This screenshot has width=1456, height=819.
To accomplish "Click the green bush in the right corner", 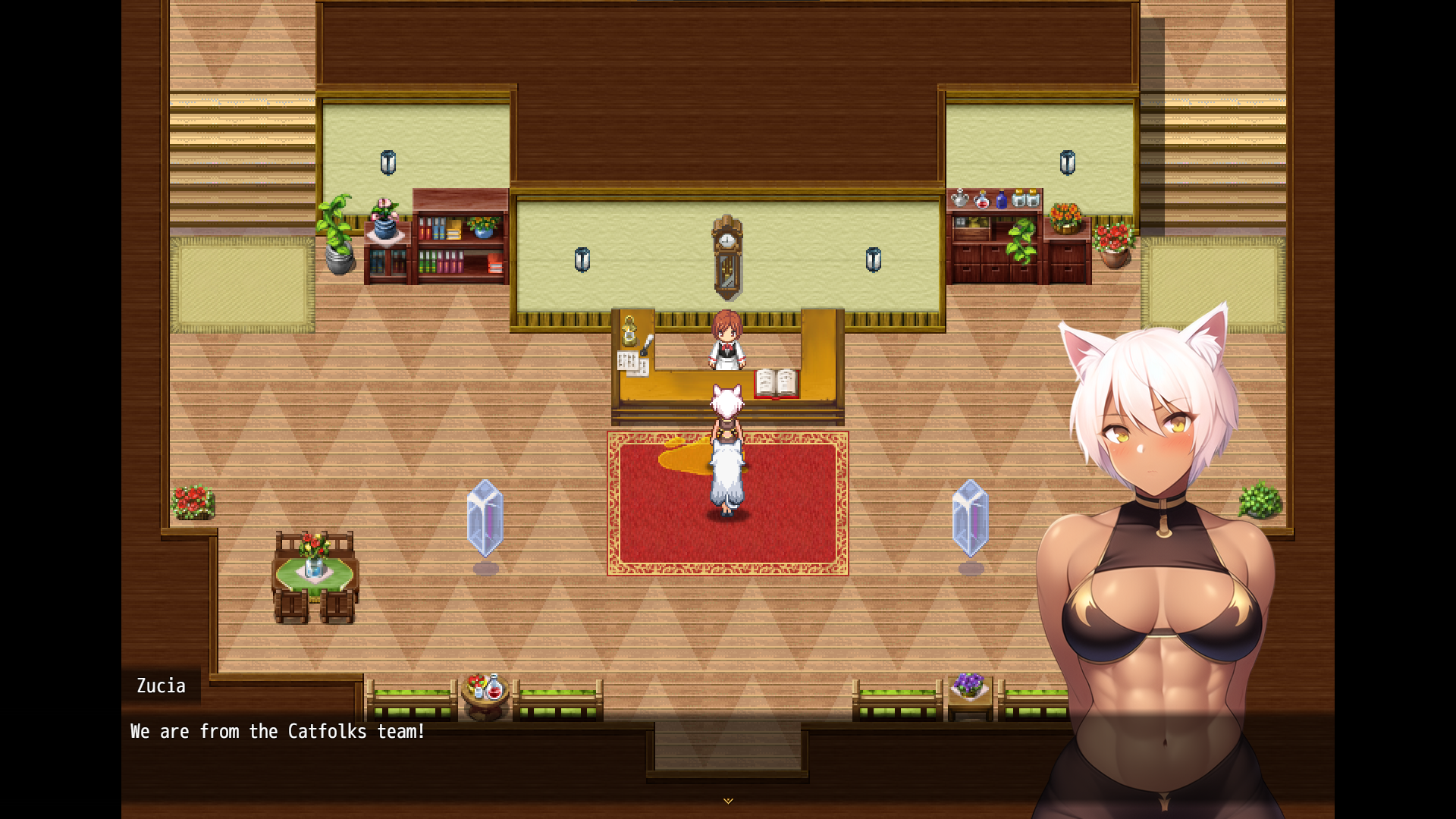I will pyautogui.click(x=1262, y=500).
